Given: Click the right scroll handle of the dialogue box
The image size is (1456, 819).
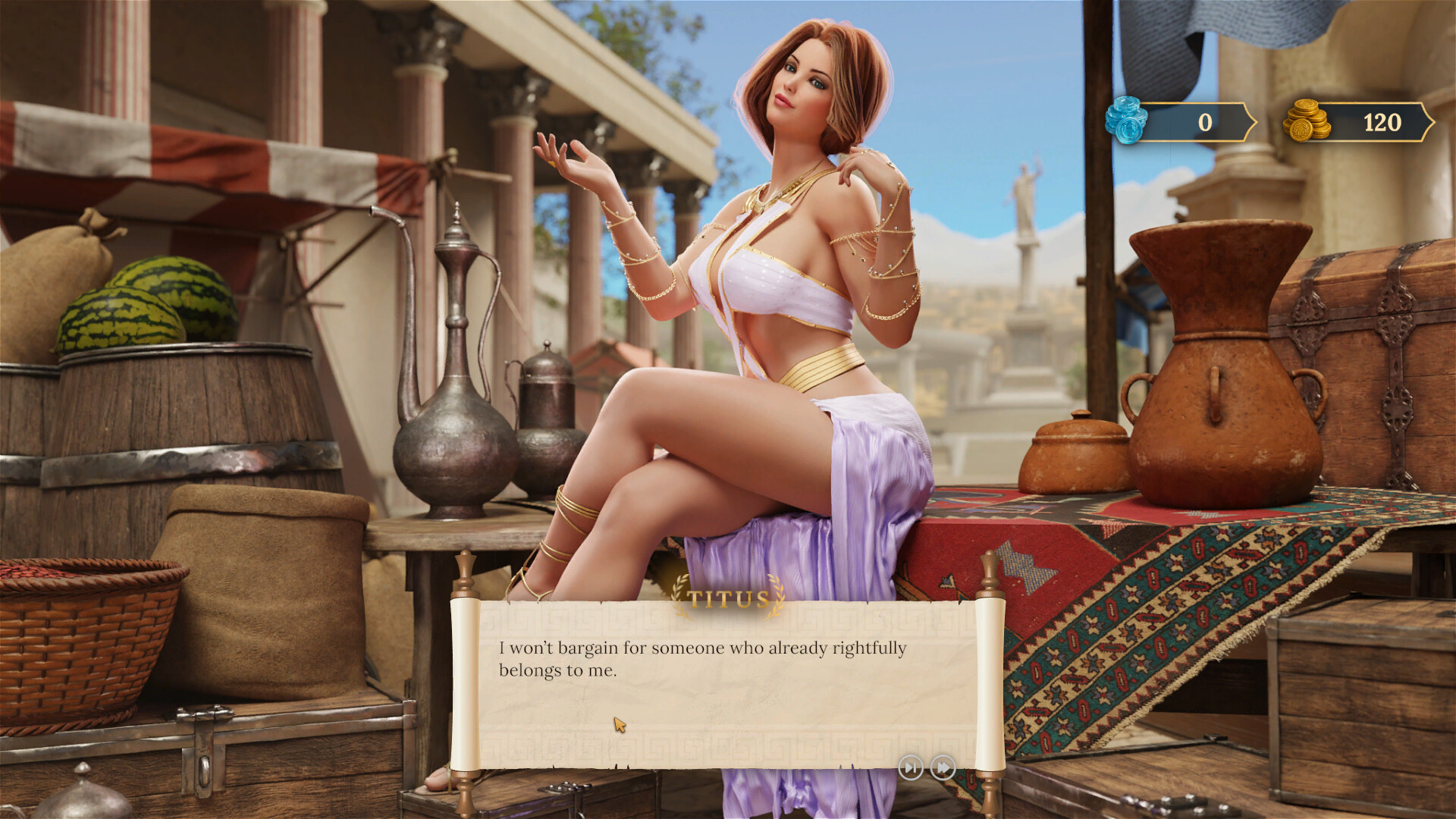Looking at the screenshot, I should click(990, 682).
